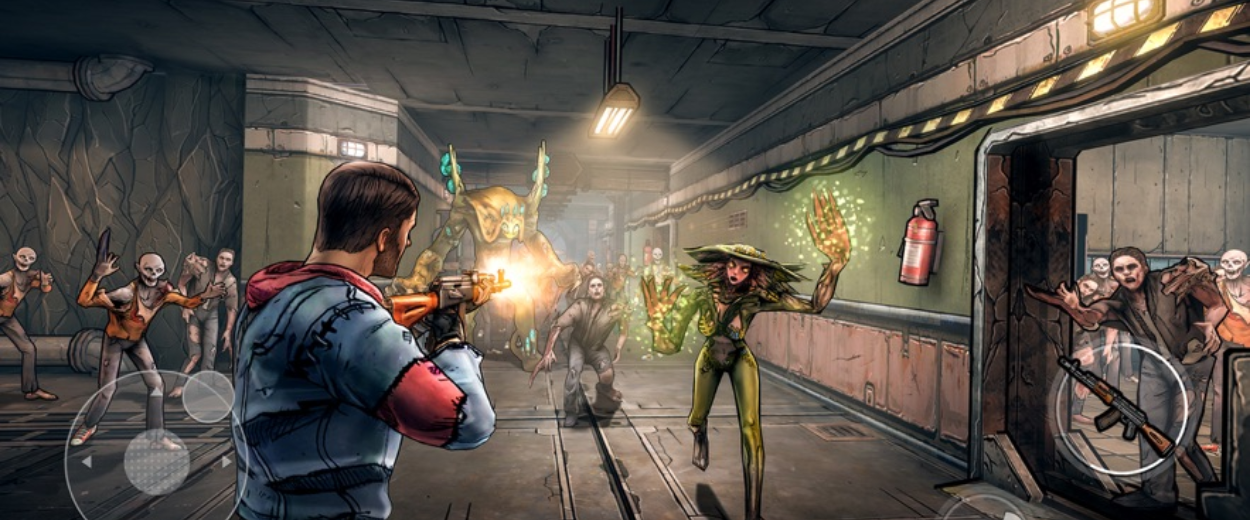Tap the AK-47 rifle fire button
The image size is (1250, 520).
coord(1120,407)
